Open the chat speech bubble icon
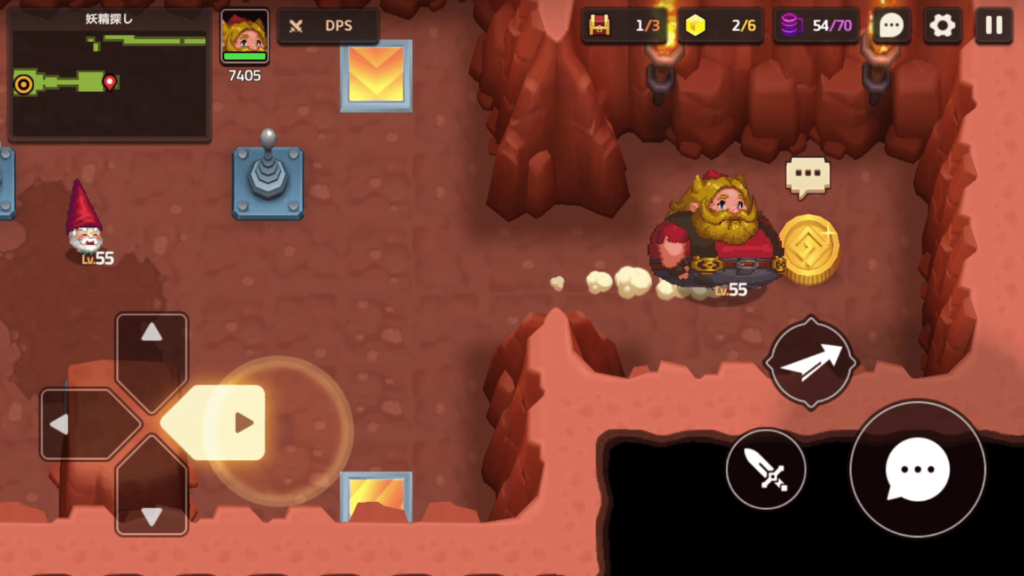The height and width of the screenshot is (576, 1024). (x=891, y=26)
